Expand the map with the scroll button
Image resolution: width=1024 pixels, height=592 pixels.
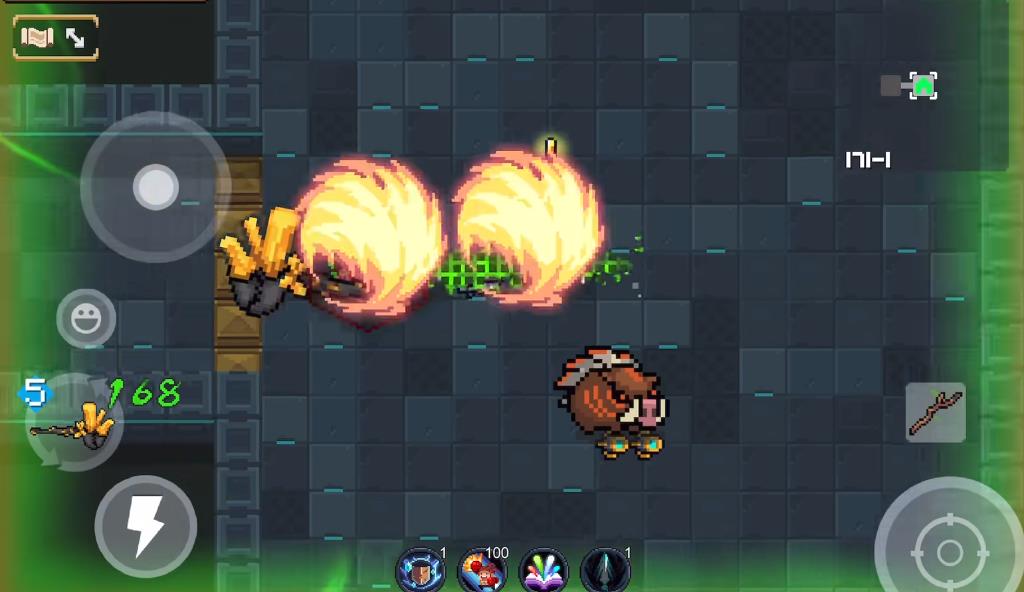pos(55,38)
